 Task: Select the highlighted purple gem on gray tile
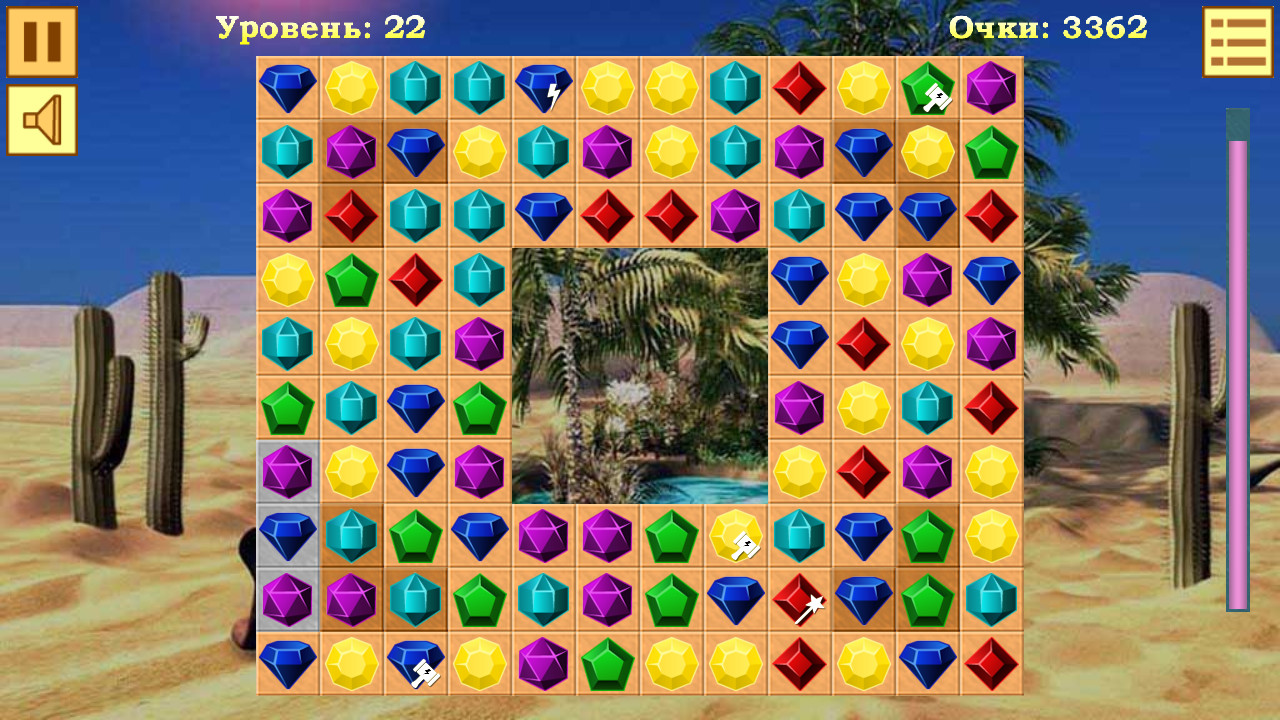pyautogui.click(x=287, y=470)
